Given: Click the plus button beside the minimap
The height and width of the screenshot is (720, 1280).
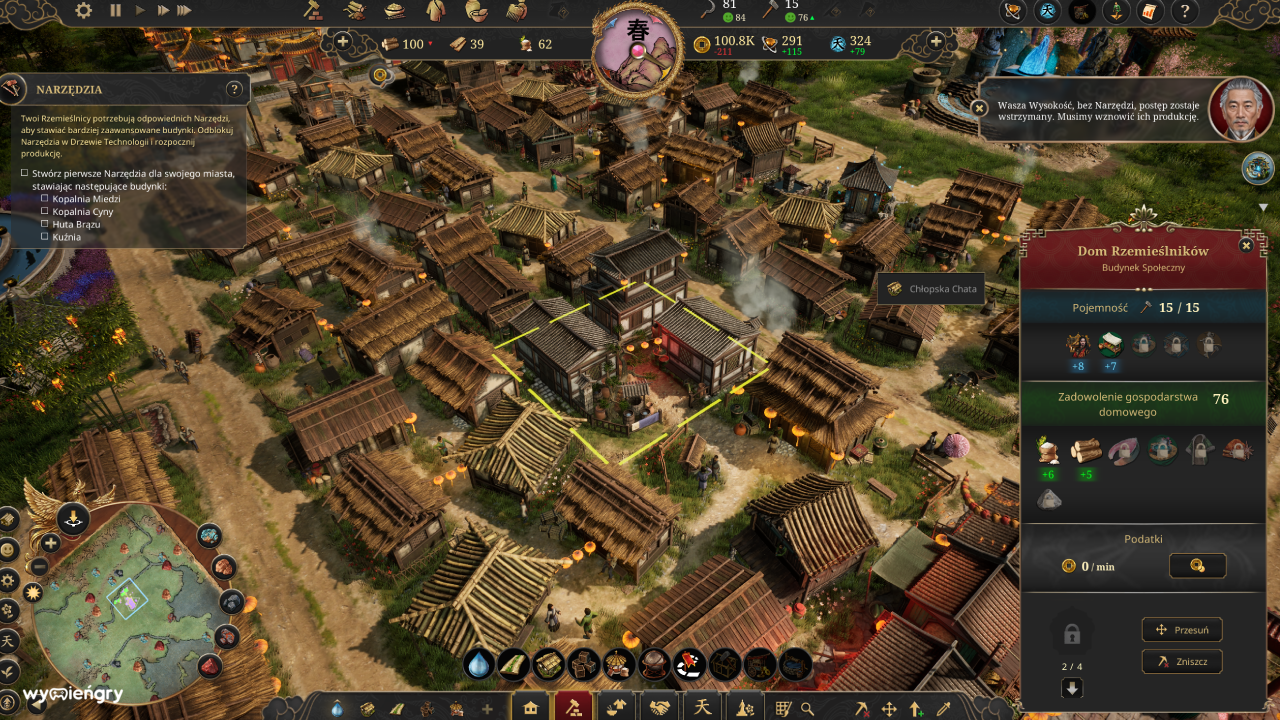Looking at the screenshot, I should point(49,544).
